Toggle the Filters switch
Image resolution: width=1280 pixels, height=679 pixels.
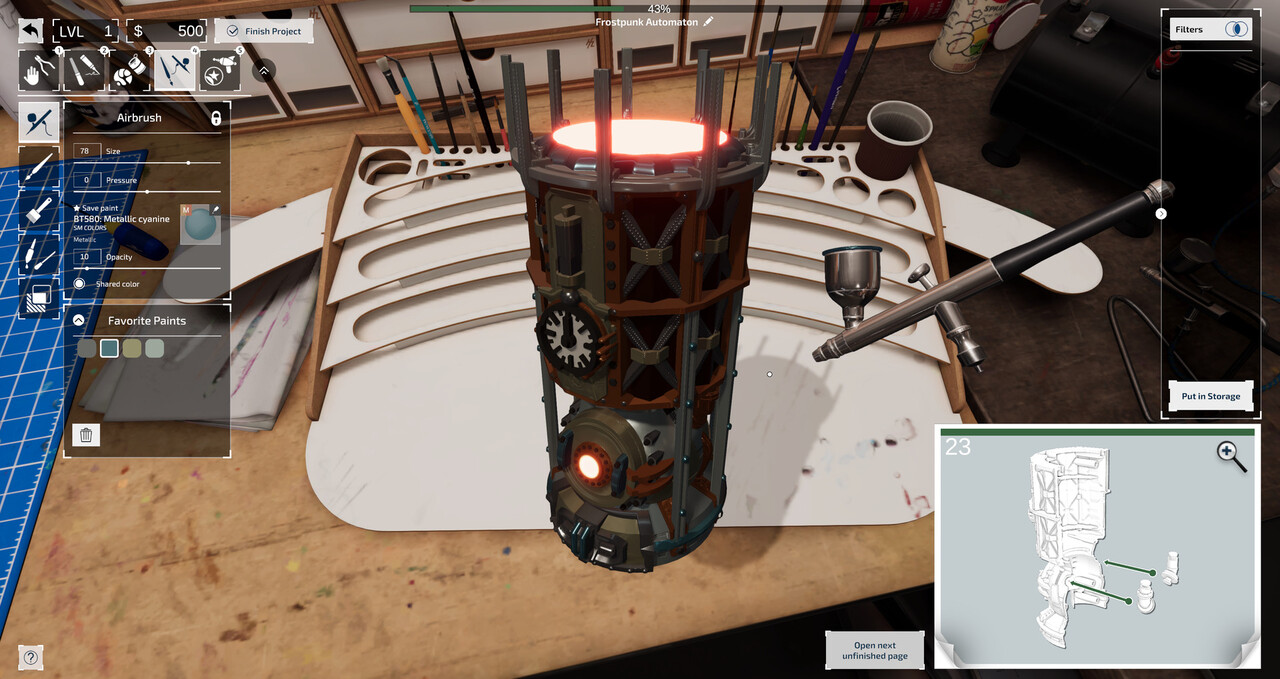click(x=1238, y=29)
